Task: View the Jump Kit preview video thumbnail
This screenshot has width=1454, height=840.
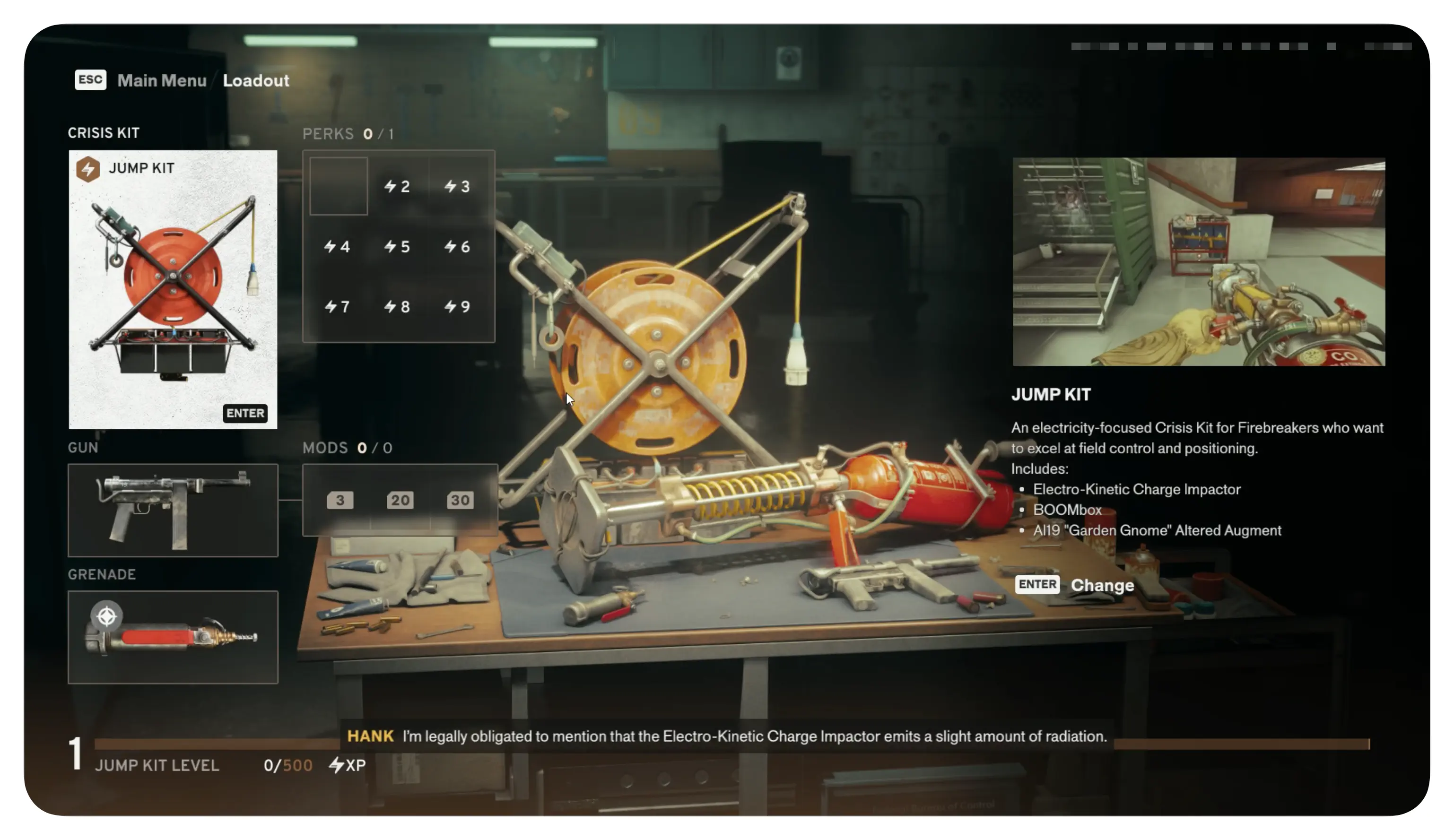Action: tap(1198, 261)
